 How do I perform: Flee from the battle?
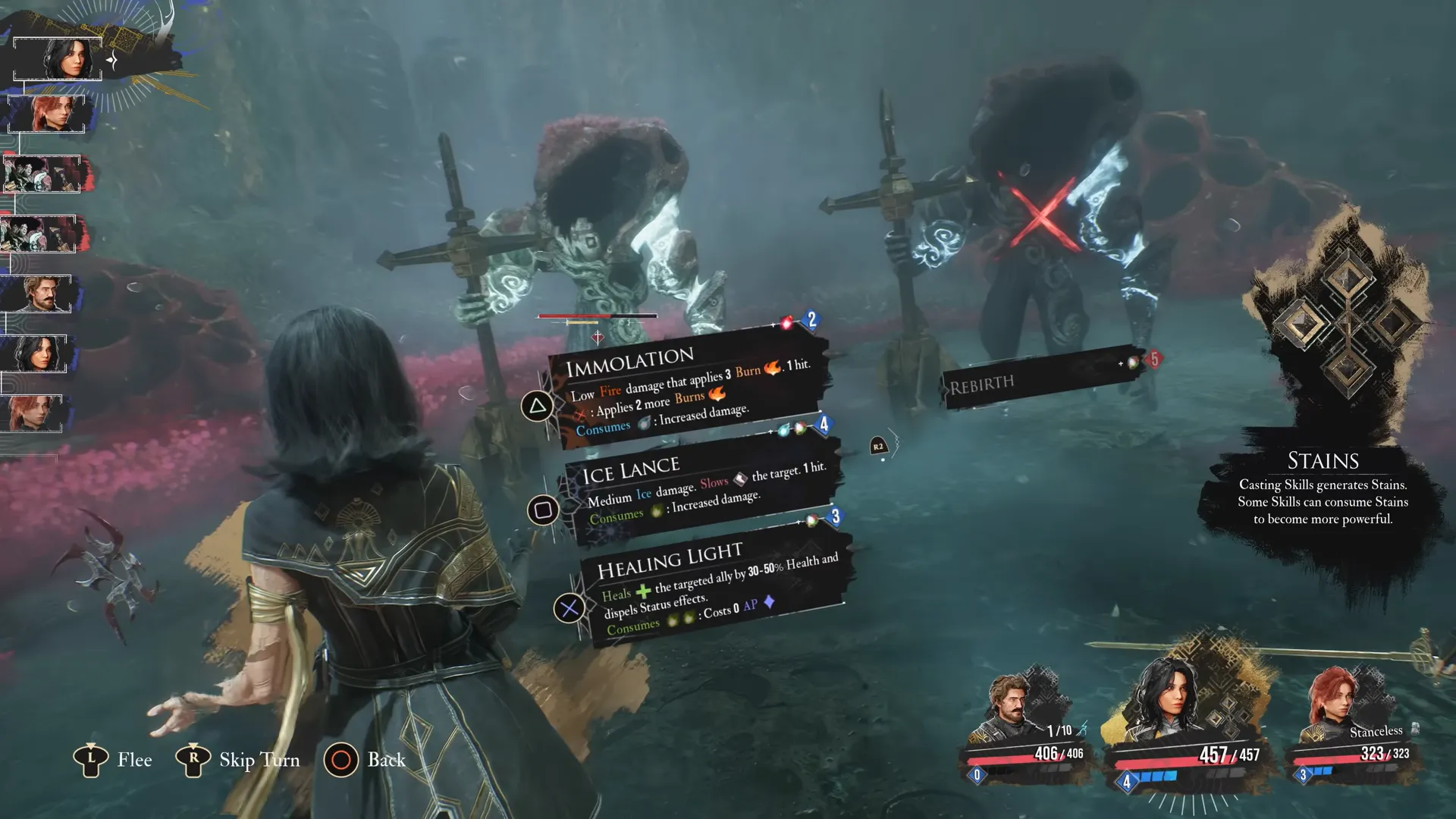tap(114, 760)
